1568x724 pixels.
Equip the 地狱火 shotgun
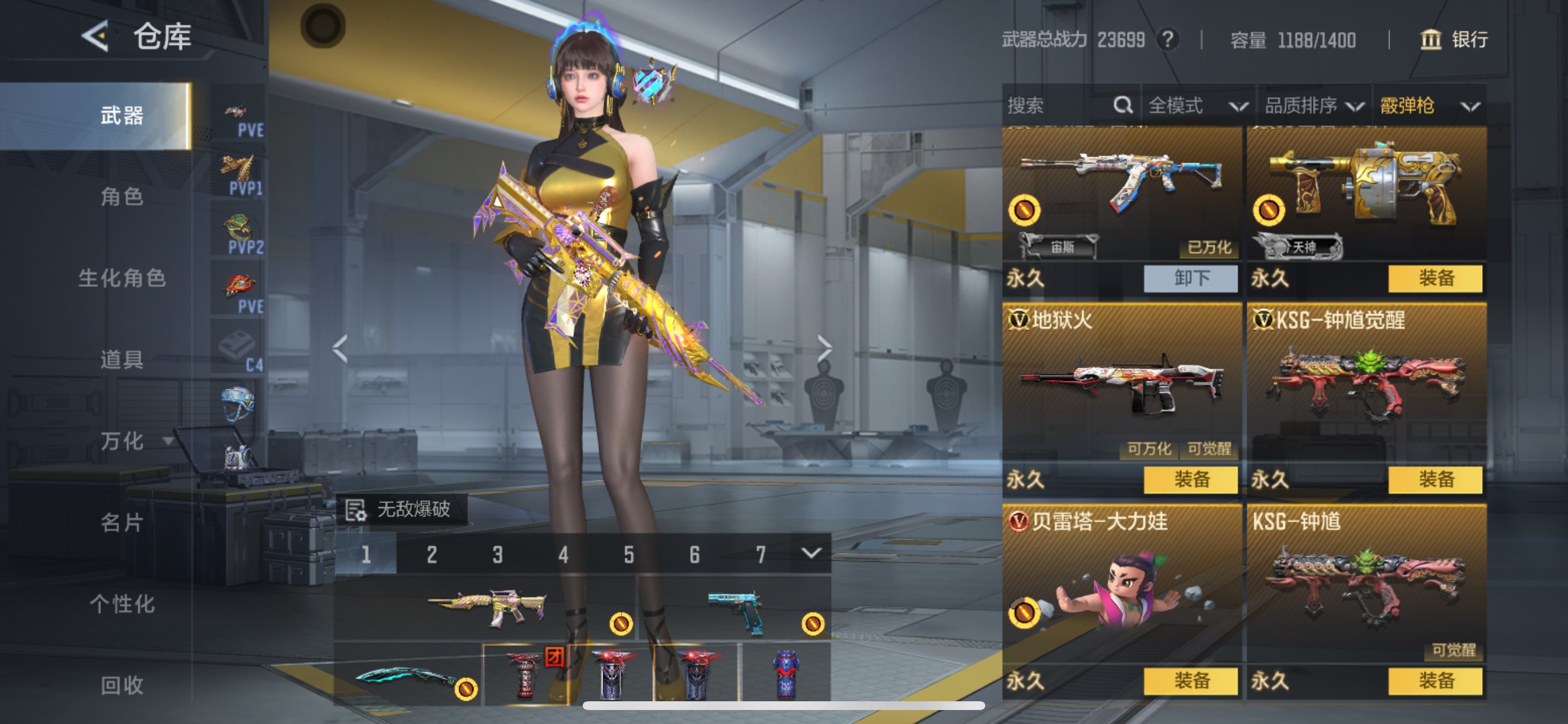[x=1191, y=479]
